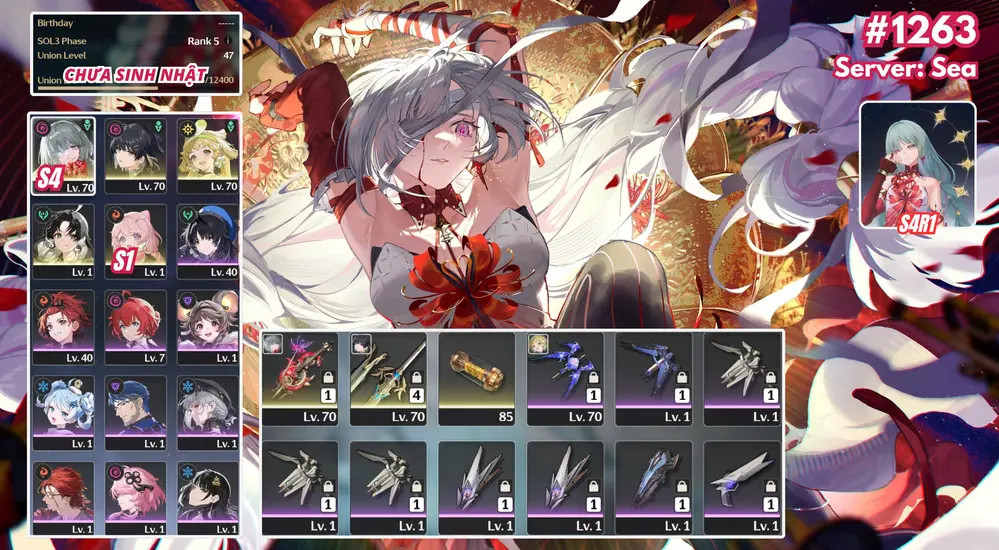Pick the dark blue weapon at Lv. 70
Viewport: 999px width, 550px height.
565,380
